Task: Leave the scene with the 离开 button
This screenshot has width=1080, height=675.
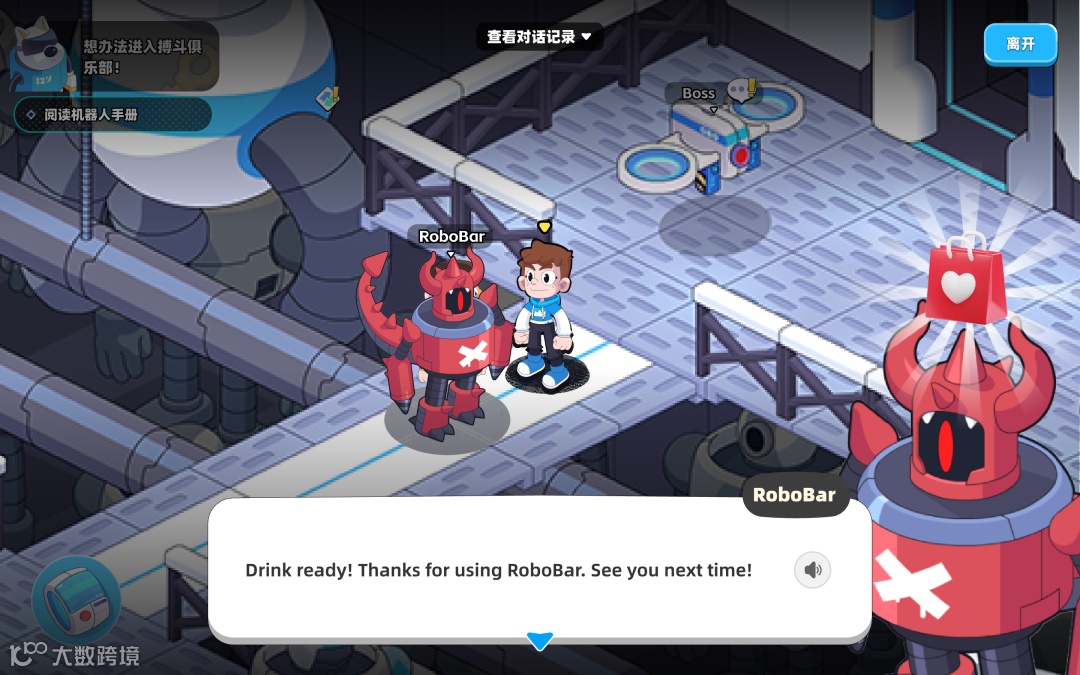Action: pos(1019,44)
